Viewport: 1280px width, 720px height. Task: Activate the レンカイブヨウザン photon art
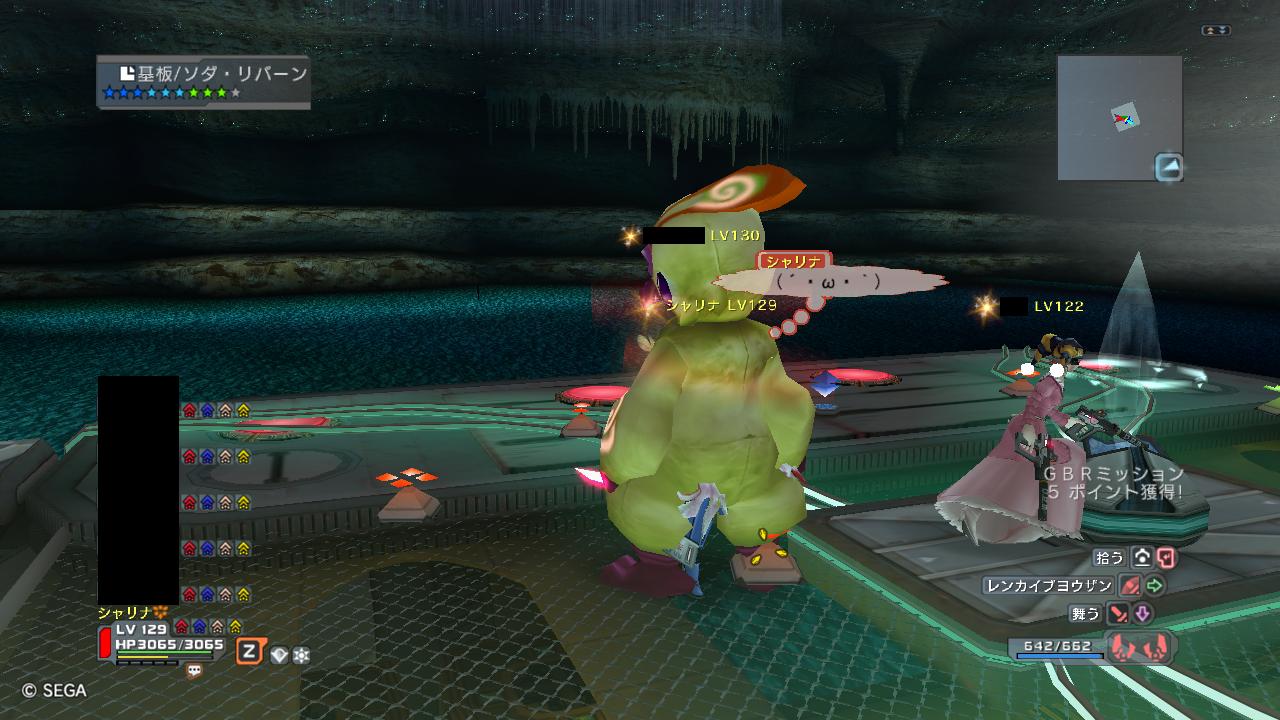tap(1047, 586)
